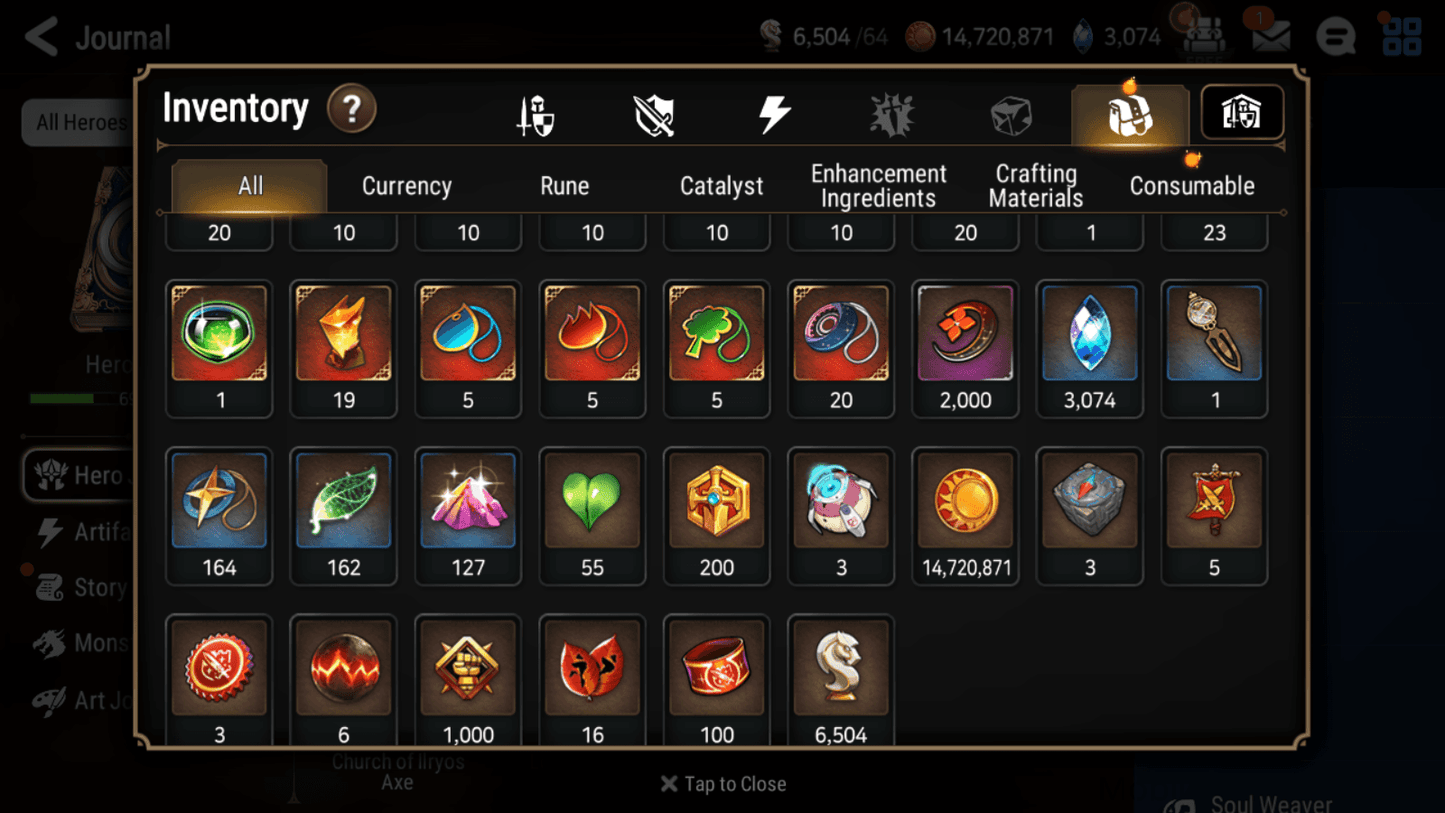Viewport: 1445px width, 813px height.
Task: Open the Artifact lightning bolt category
Action: [x=776, y=113]
